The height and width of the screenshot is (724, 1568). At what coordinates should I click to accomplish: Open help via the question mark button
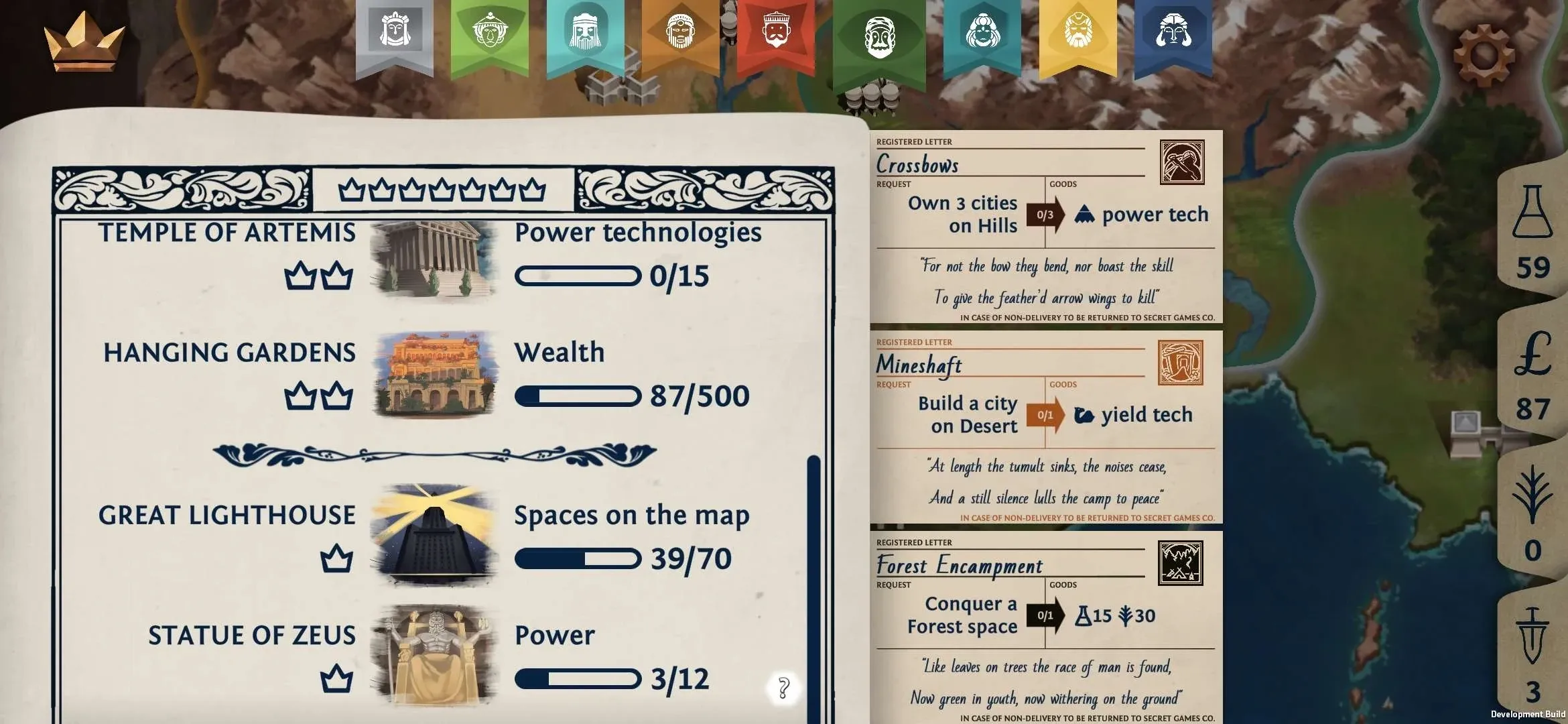(x=783, y=686)
